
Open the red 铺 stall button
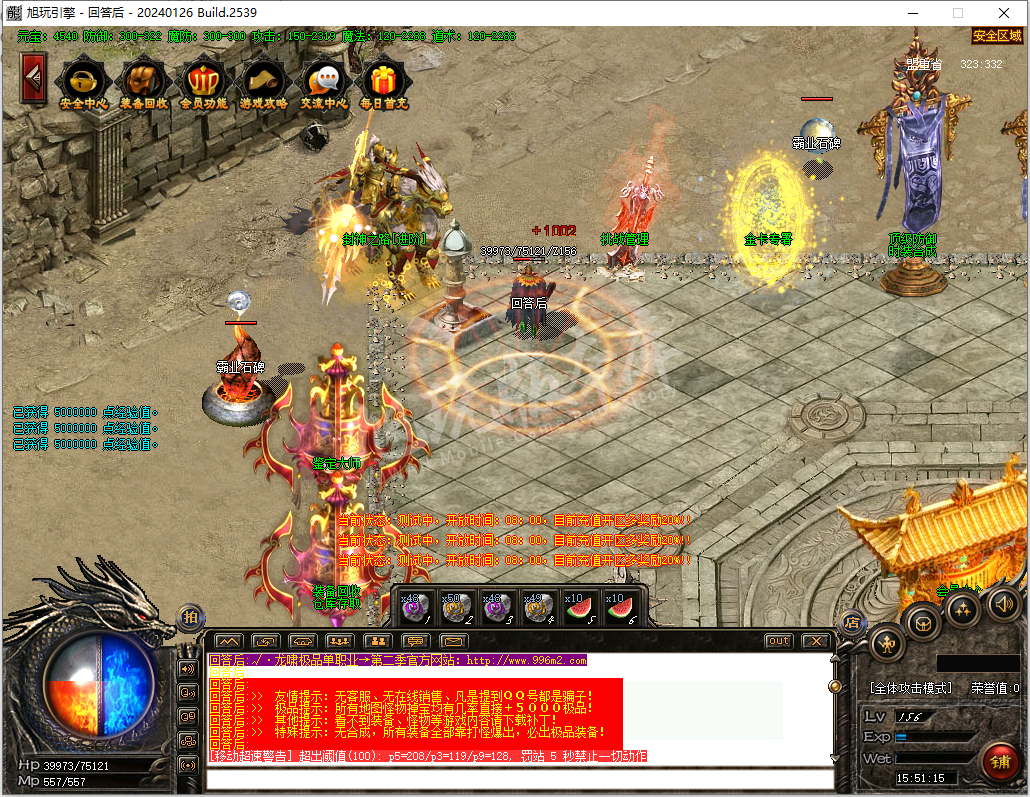(x=999, y=762)
